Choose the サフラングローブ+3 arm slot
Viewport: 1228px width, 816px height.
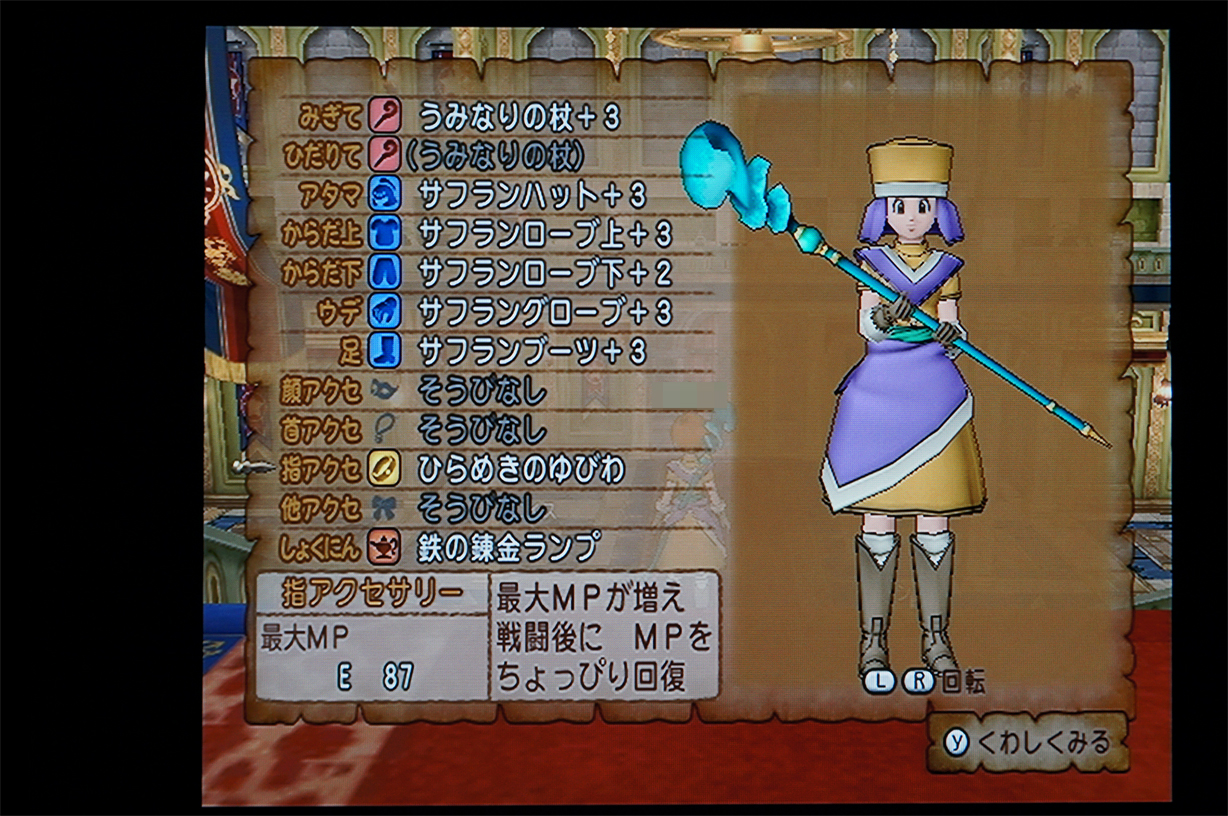(544, 312)
